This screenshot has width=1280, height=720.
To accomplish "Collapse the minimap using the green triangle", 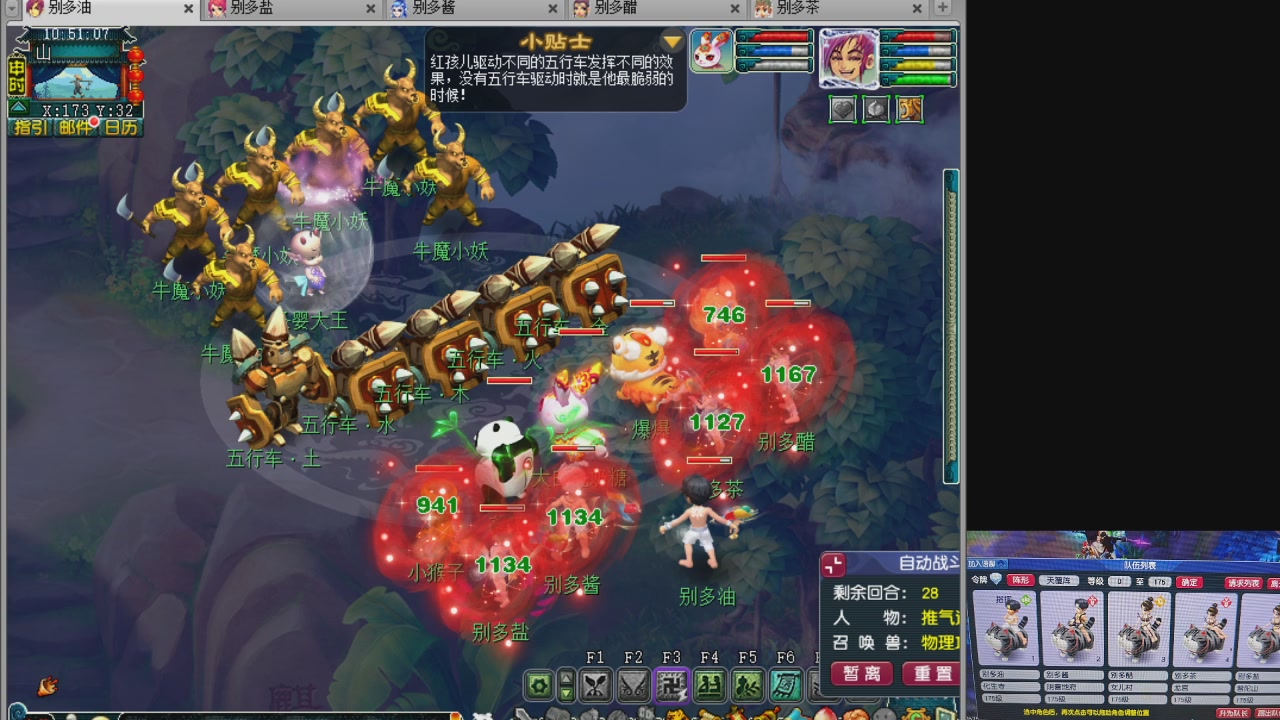I will coord(18,106).
